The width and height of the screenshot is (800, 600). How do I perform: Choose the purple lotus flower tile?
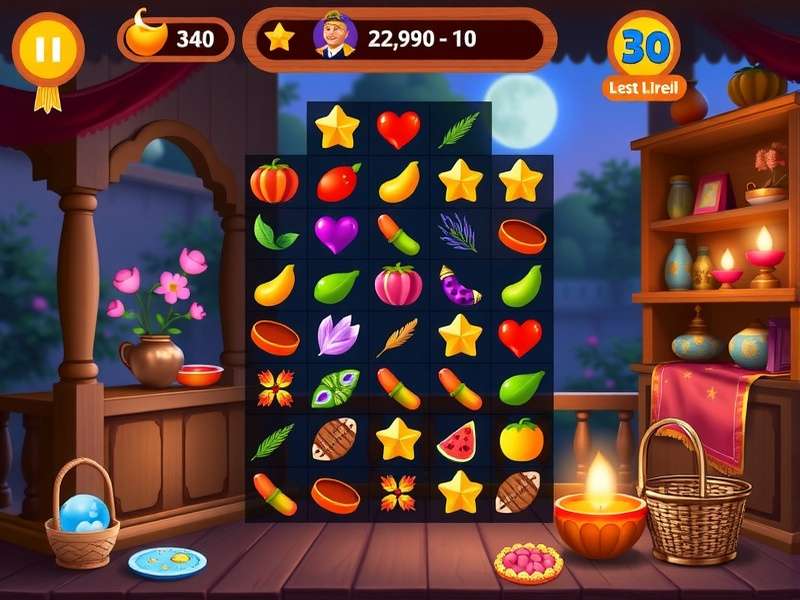337,336
